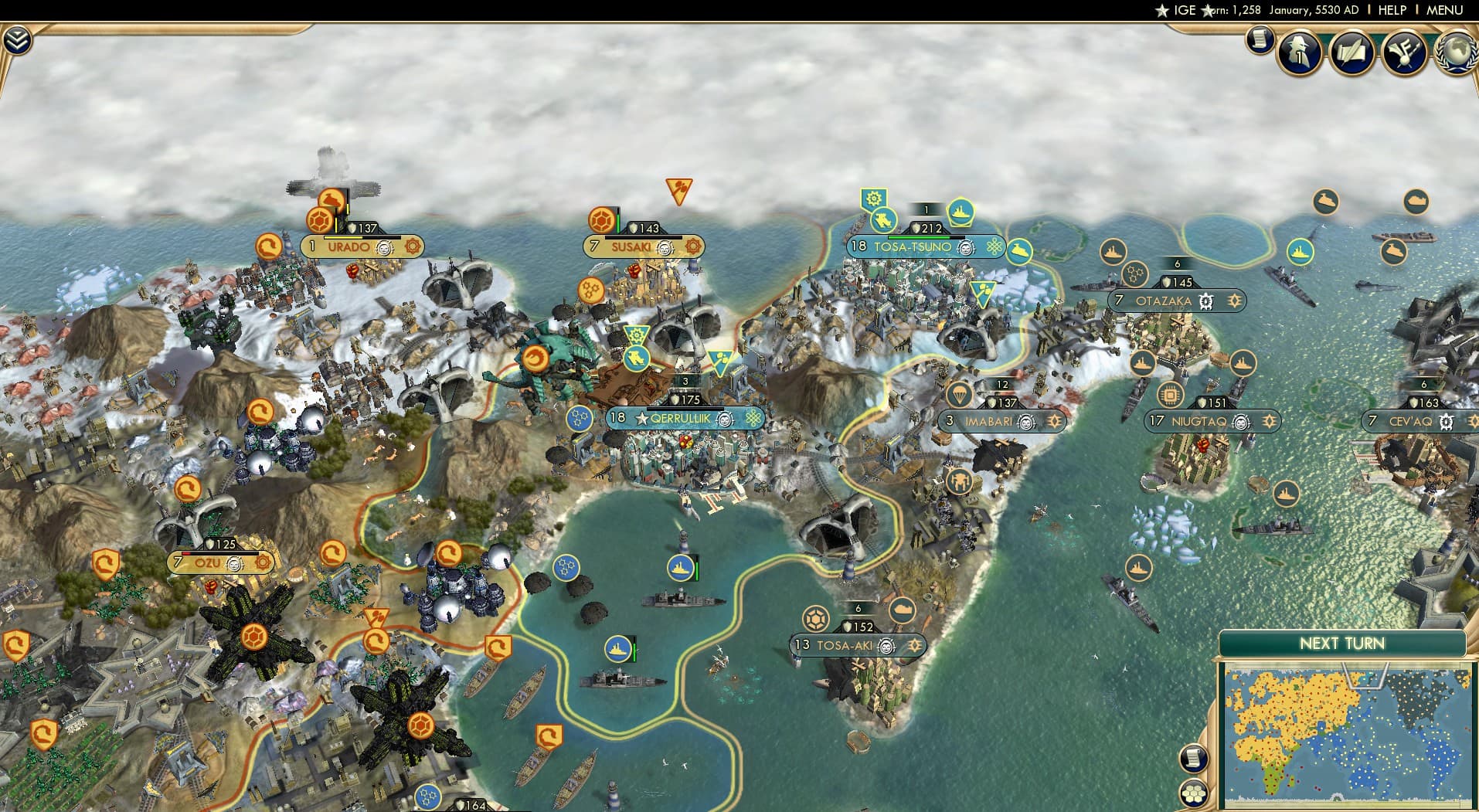Viewport: 1479px width, 812px height.
Task: Click the capital star on Qerrulliik's banner
Action: 642,419
